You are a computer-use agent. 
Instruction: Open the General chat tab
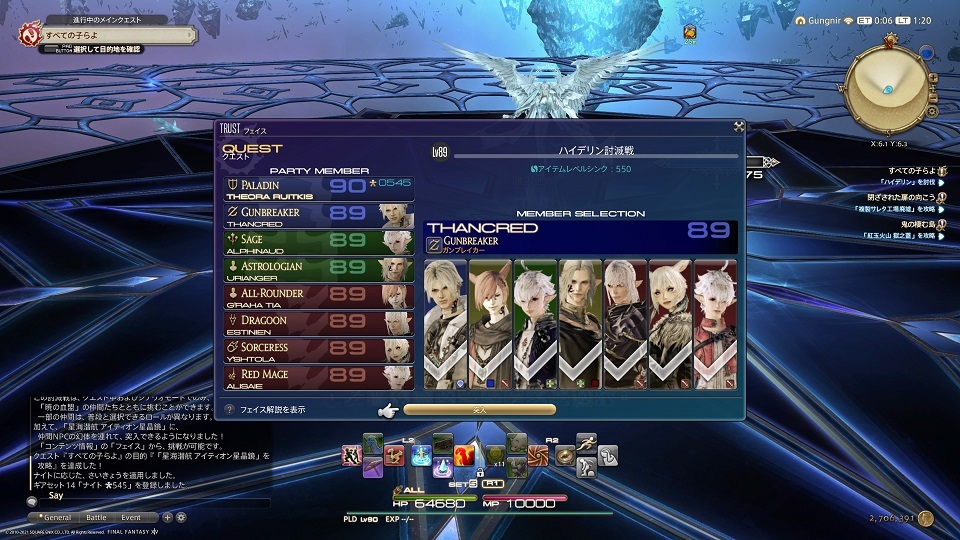[x=55, y=517]
